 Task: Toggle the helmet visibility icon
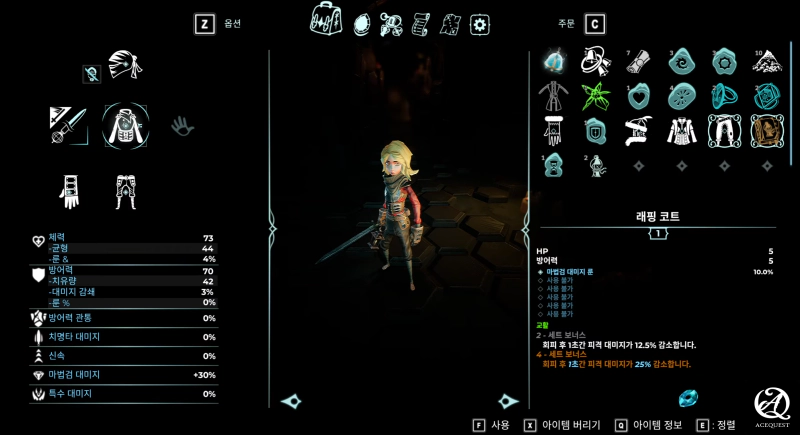click(x=91, y=72)
